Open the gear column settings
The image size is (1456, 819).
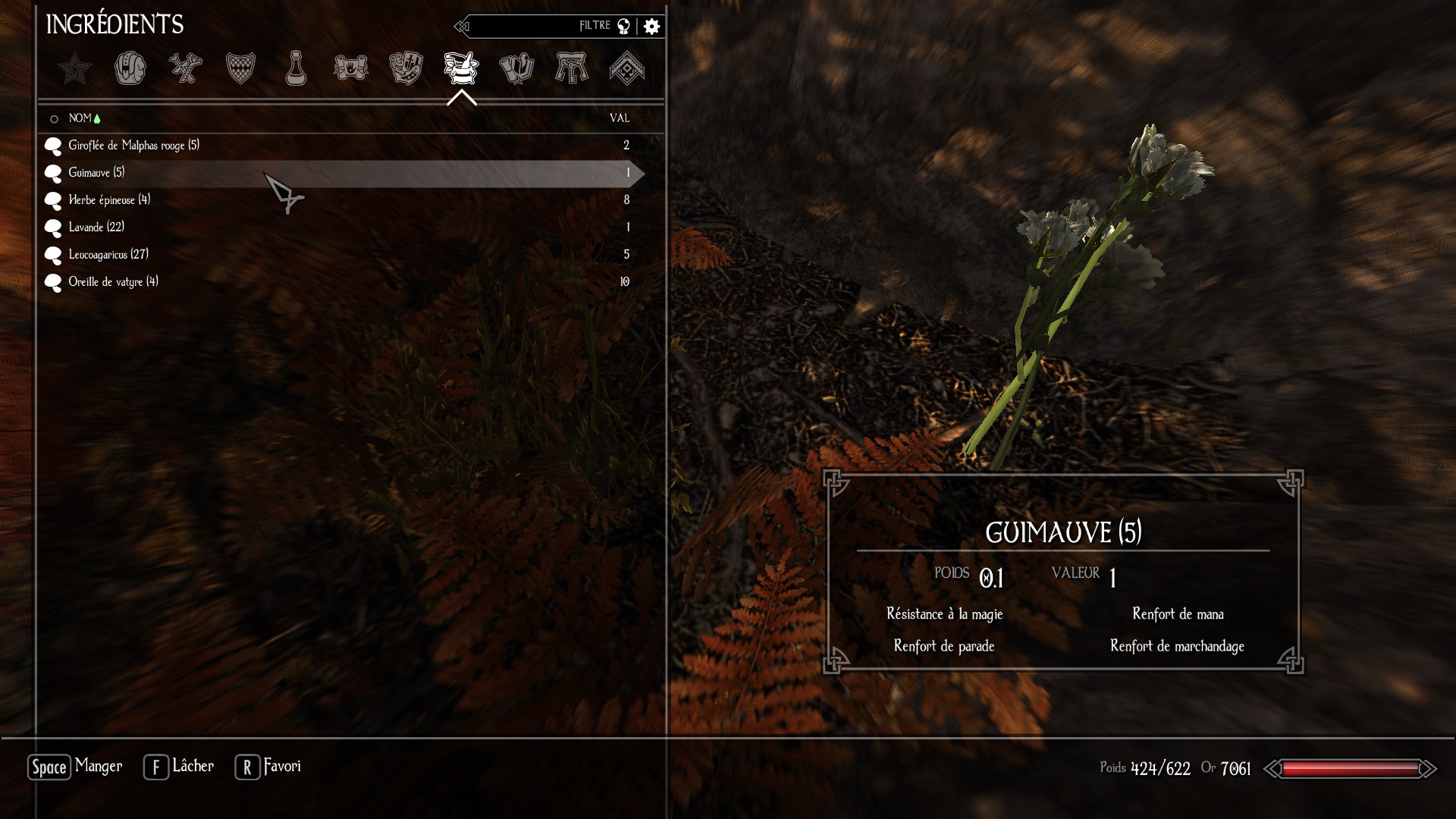[651, 27]
